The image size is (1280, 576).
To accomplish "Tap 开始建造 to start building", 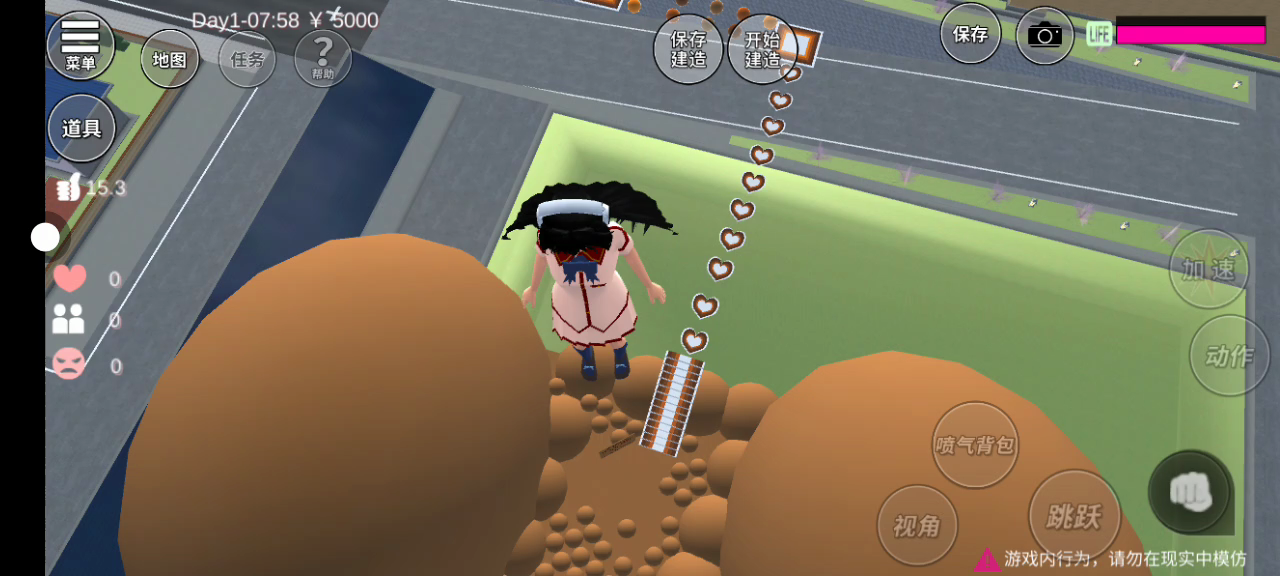I will click(762, 49).
